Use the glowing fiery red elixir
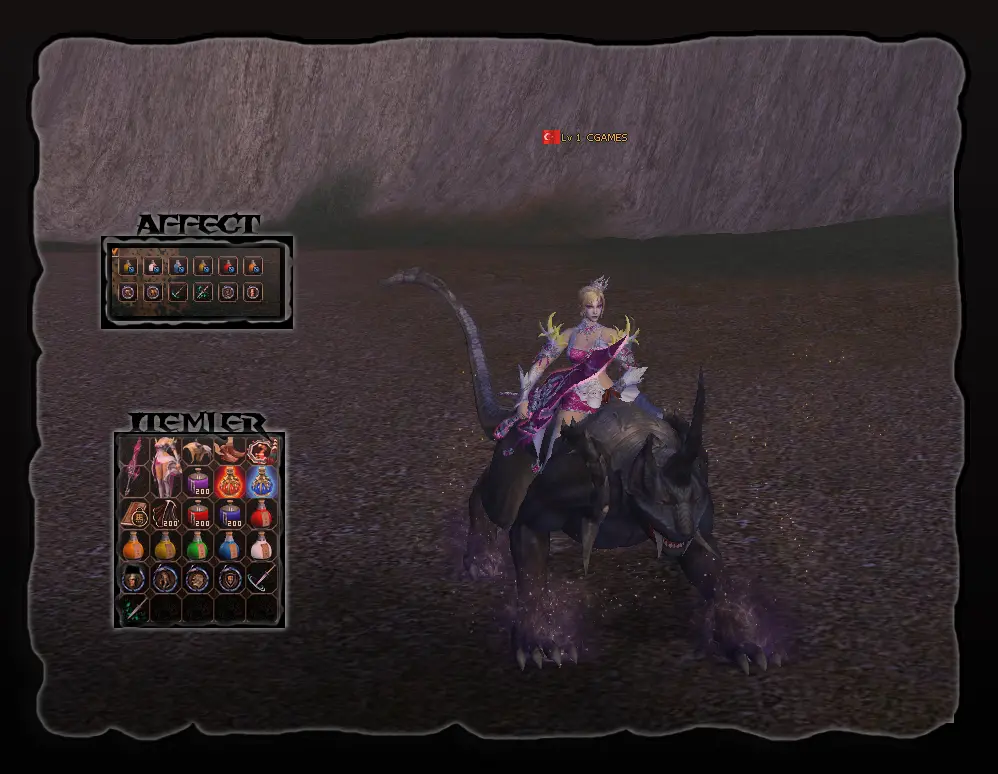Image resolution: width=998 pixels, height=774 pixels. pos(231,483)
